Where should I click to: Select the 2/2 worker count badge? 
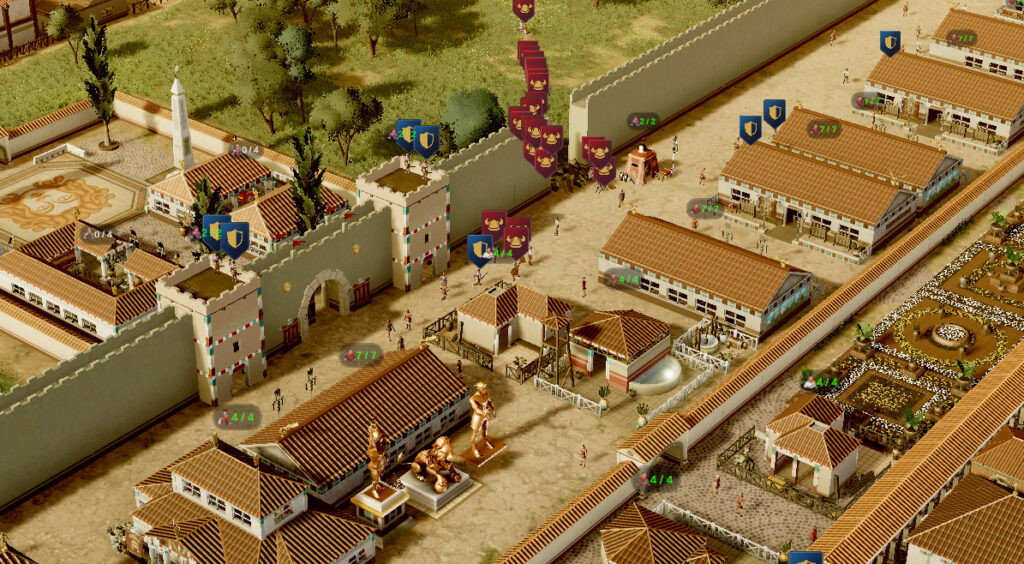(x=643, y=121)
